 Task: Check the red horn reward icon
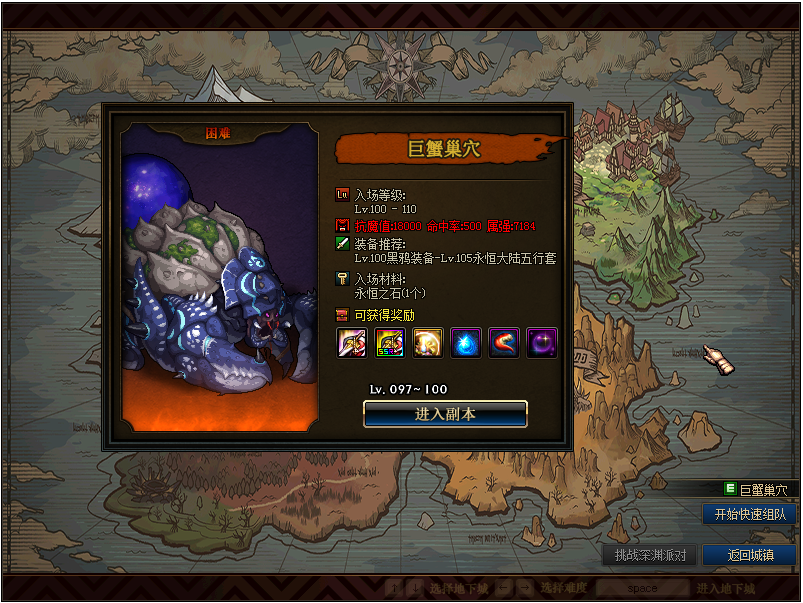(504, 343)
